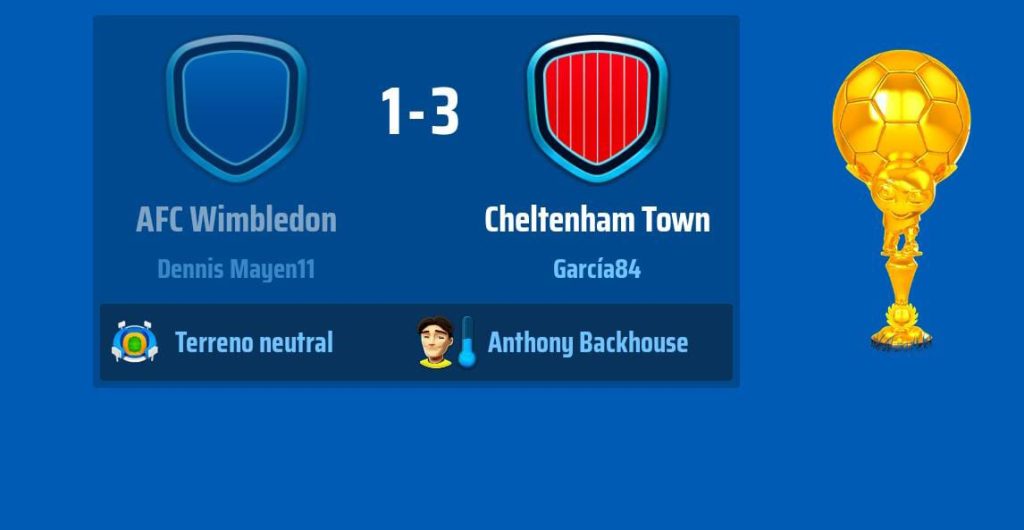Open the Cheltenham Town team page
This screenshot has height=530, width=1024.
click(x=597, y=220)
